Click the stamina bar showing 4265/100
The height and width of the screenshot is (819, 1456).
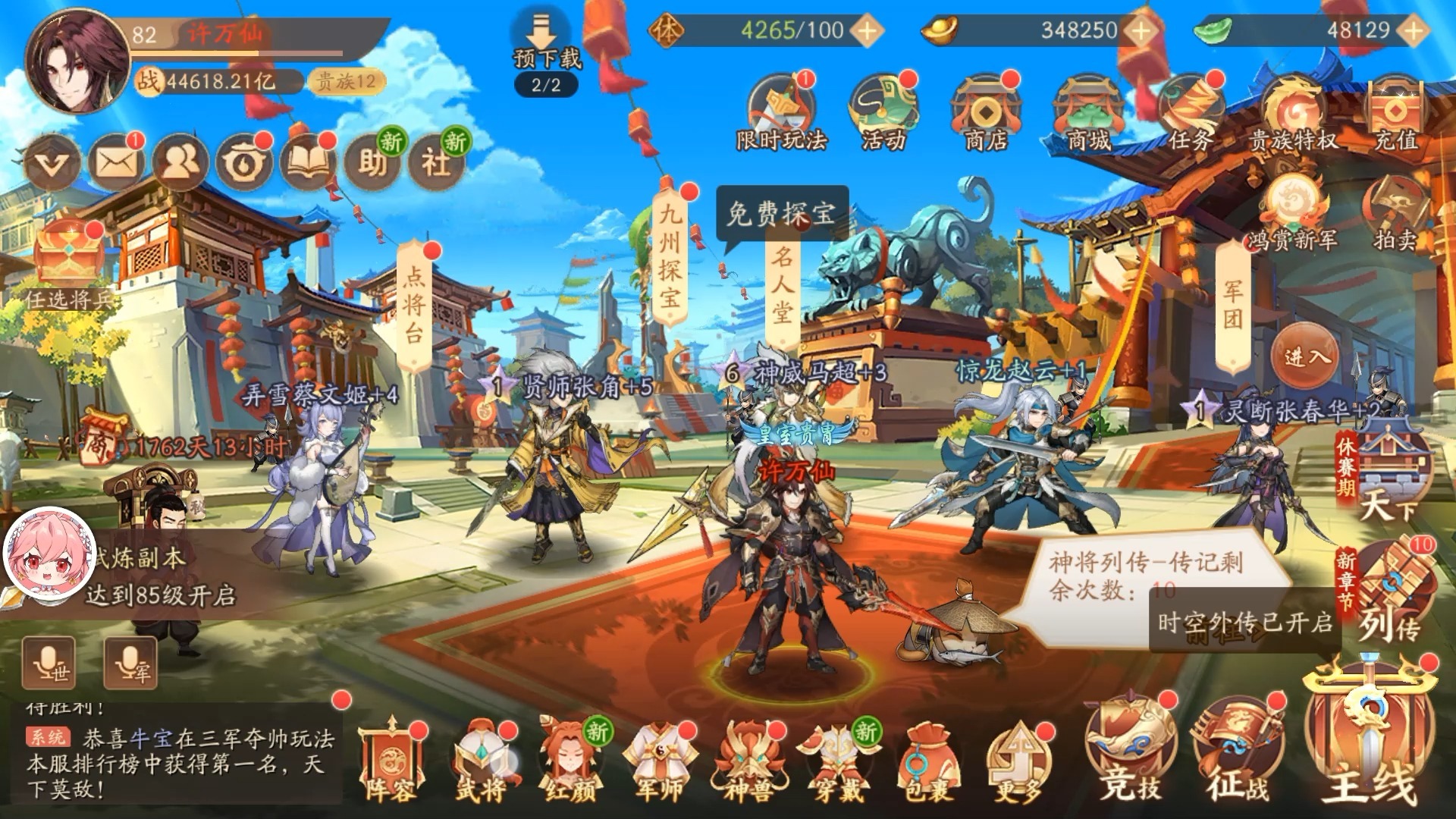tap(758, 30)
